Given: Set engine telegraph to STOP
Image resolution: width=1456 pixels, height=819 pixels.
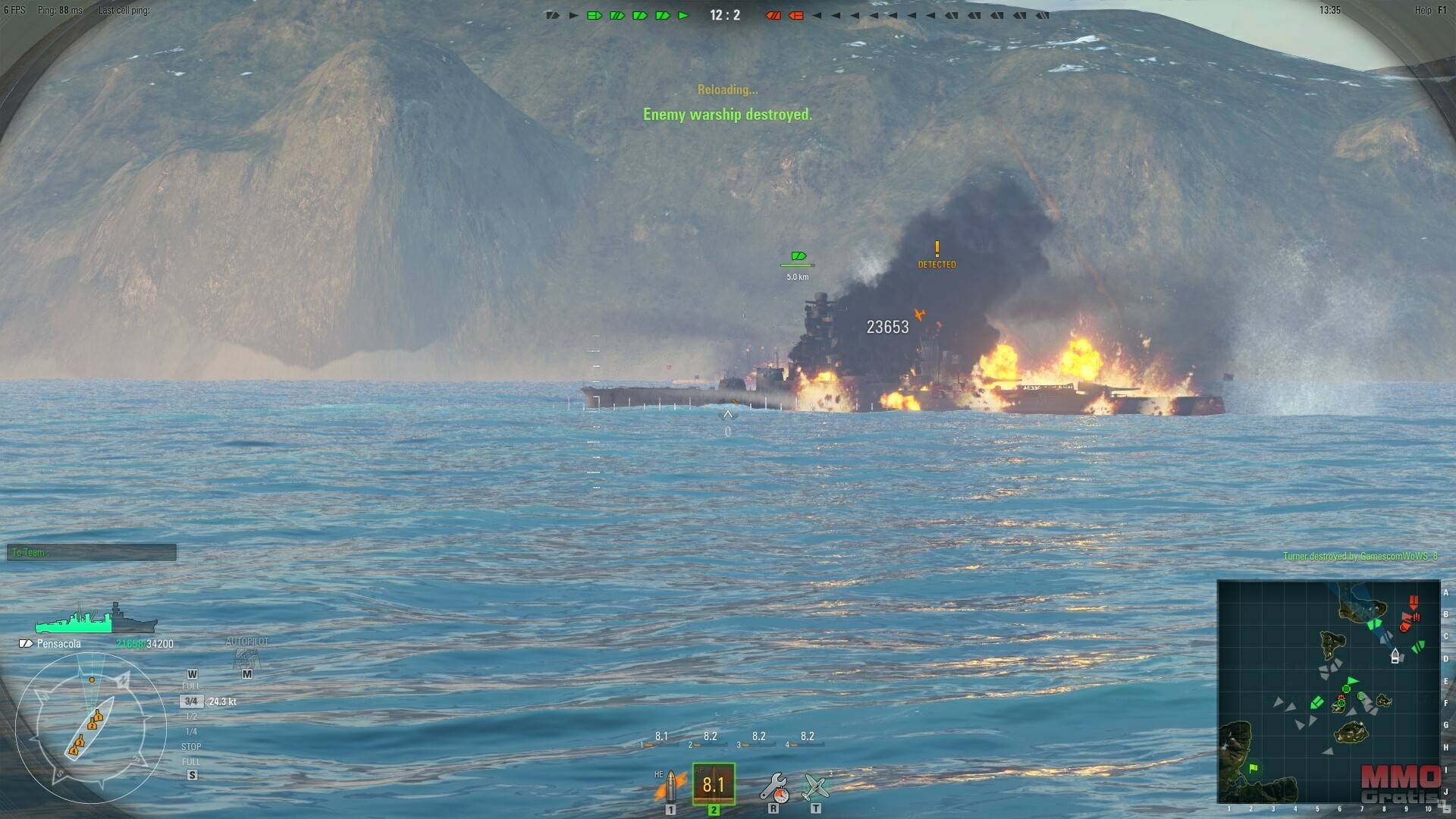Looking at the screenshot, I should click(x=191, y=747).
